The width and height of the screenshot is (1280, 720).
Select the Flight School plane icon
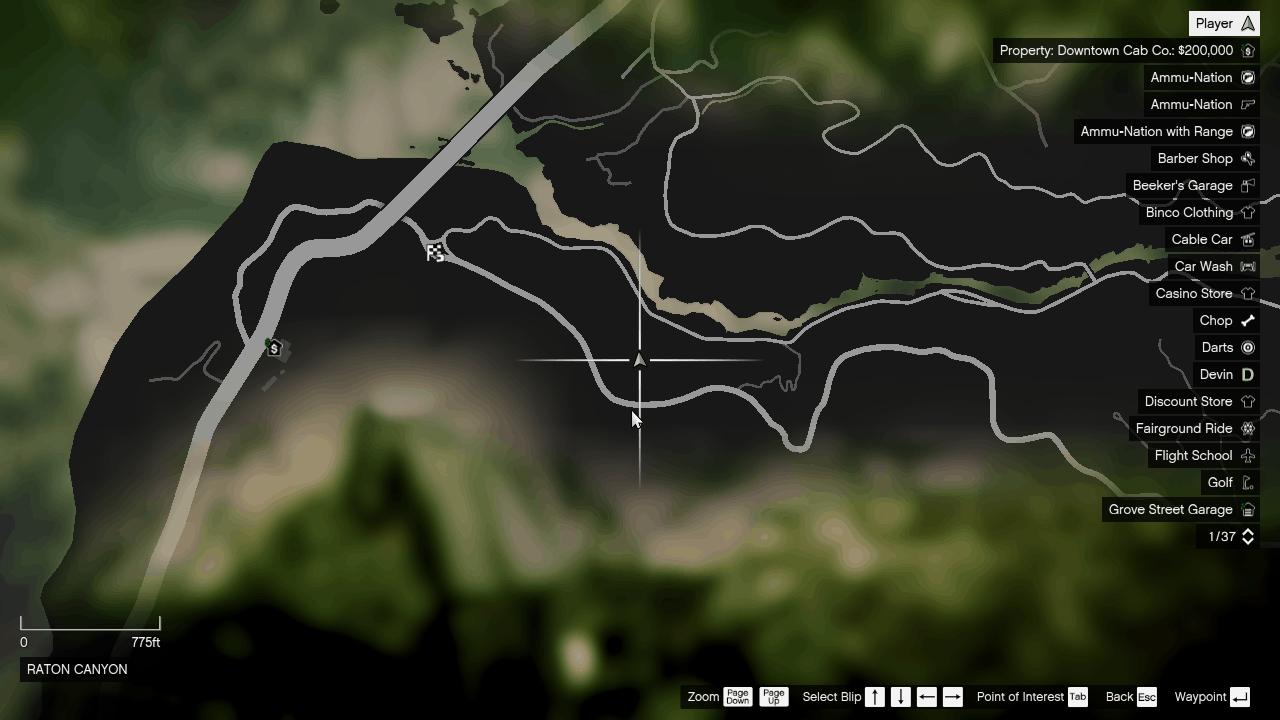point(1247,455)
